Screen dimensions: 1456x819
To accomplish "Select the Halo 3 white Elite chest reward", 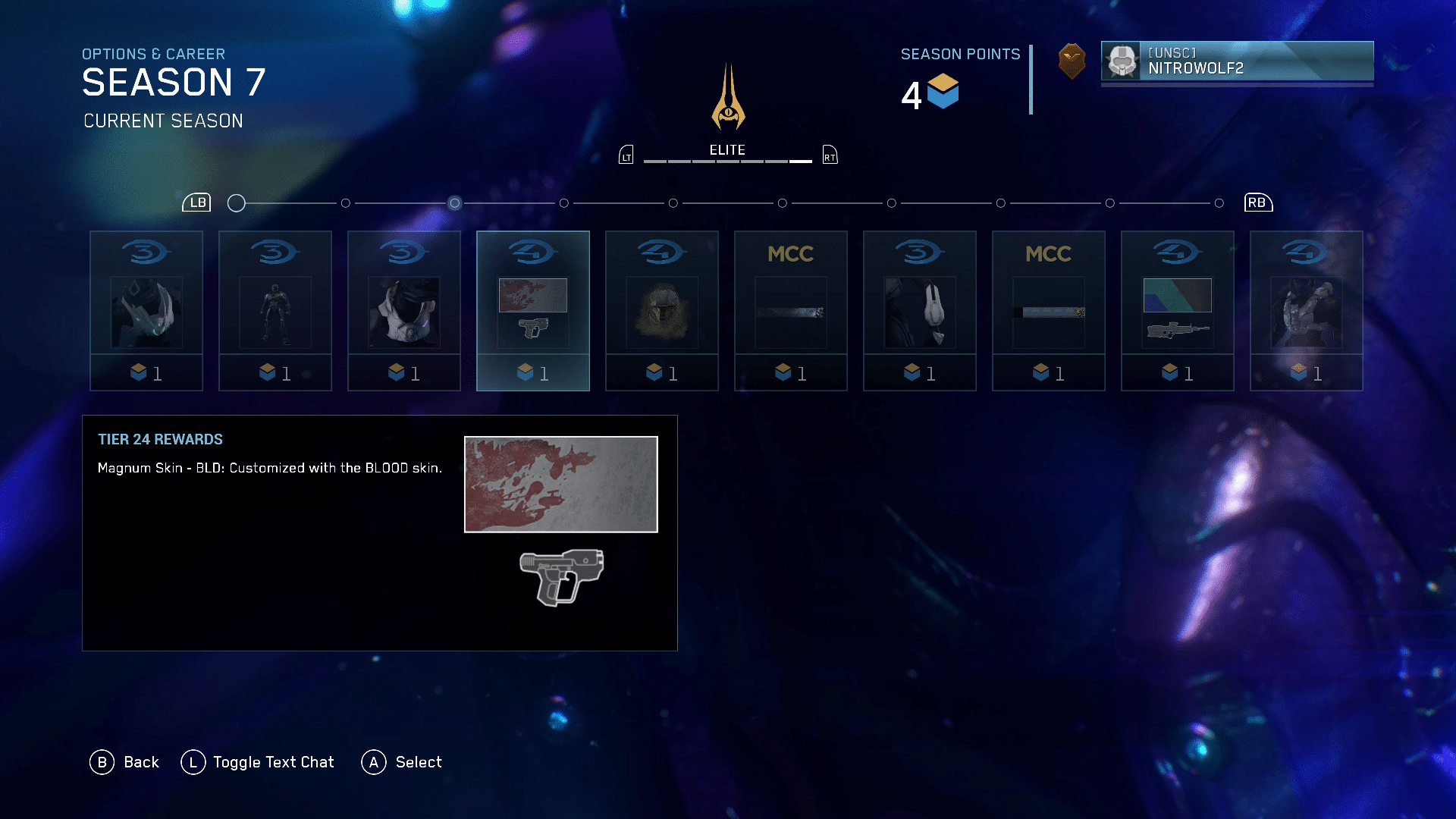I will pos(404,311).
